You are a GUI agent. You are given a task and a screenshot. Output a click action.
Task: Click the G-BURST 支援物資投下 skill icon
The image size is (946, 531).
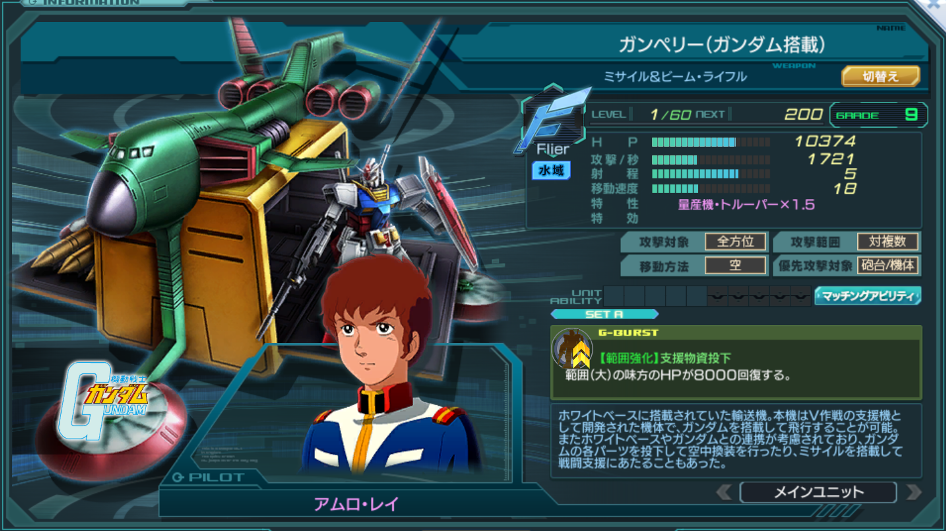[573, 349]
